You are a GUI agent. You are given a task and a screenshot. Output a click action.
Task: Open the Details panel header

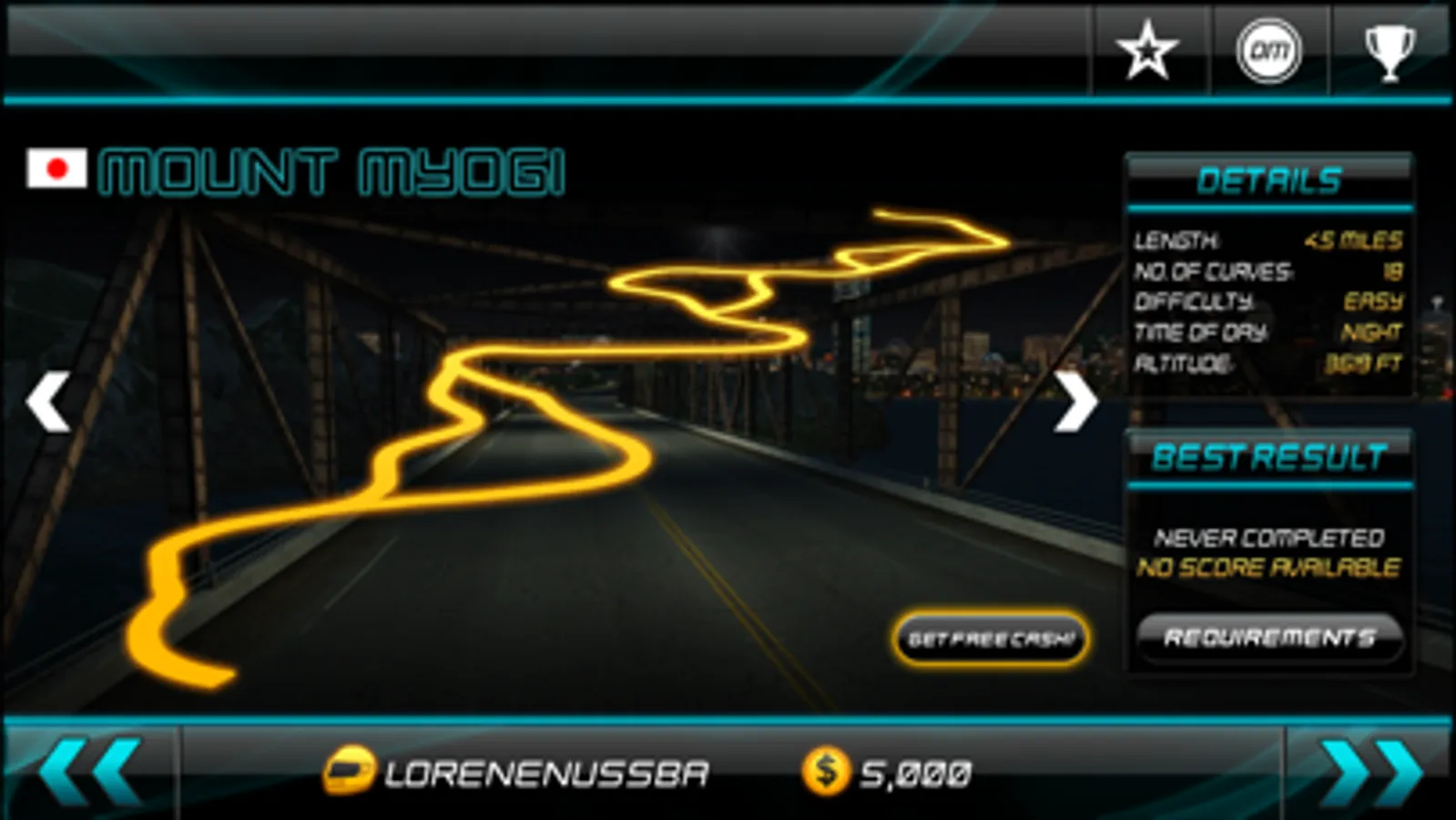(1270, 179)
